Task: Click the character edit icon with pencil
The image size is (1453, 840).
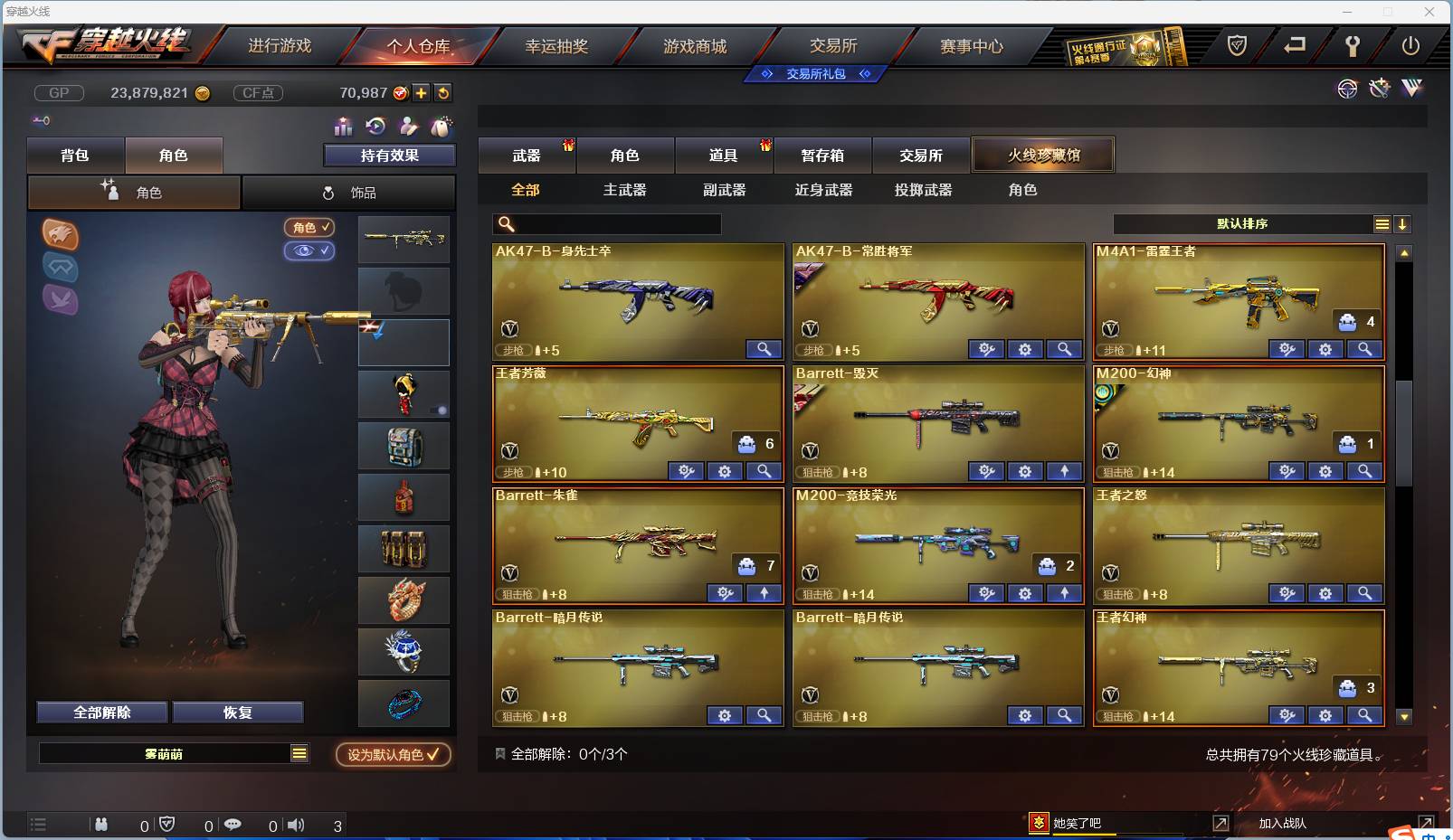Action: point(409,127)
